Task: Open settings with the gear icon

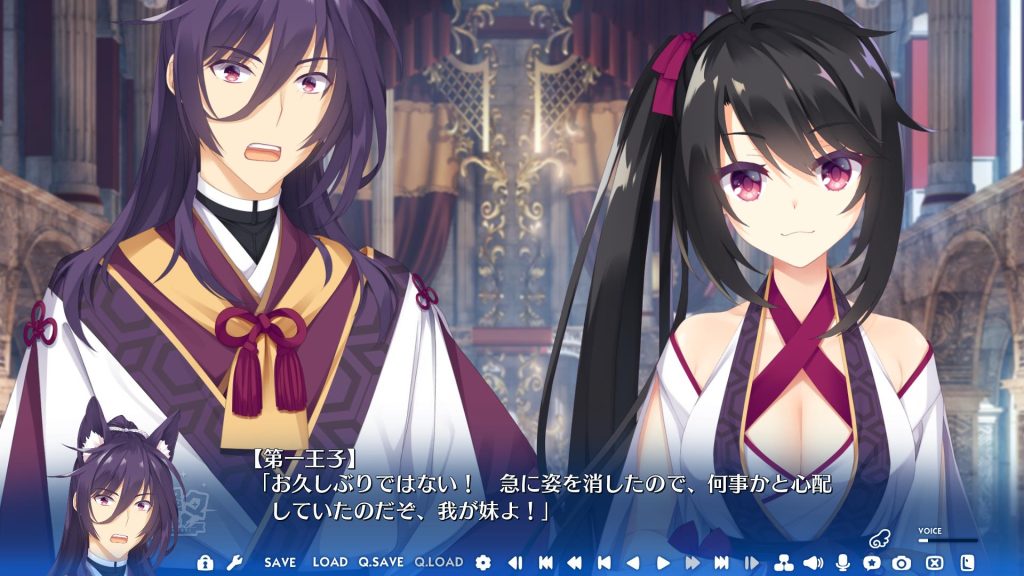Action: click(484, 563)
